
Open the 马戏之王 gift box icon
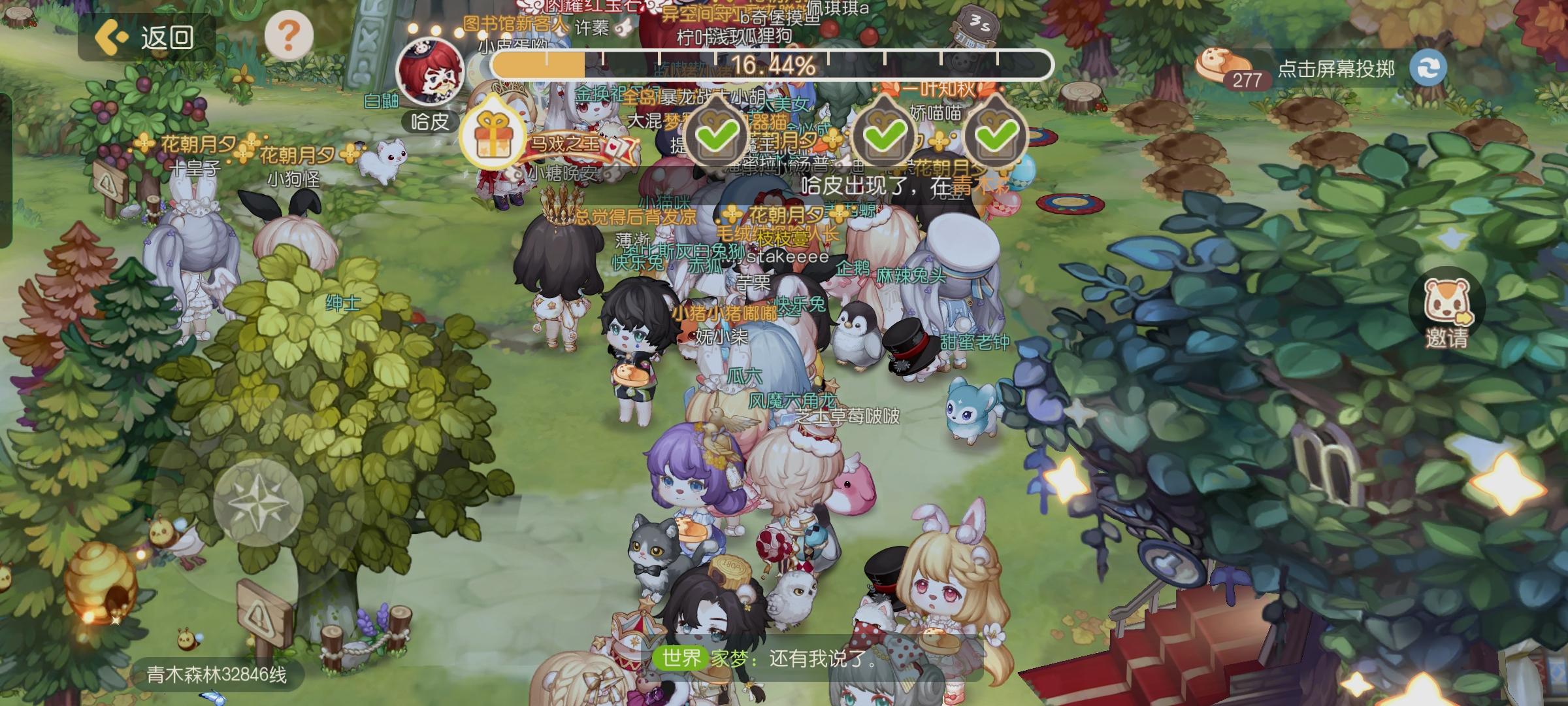493,135
